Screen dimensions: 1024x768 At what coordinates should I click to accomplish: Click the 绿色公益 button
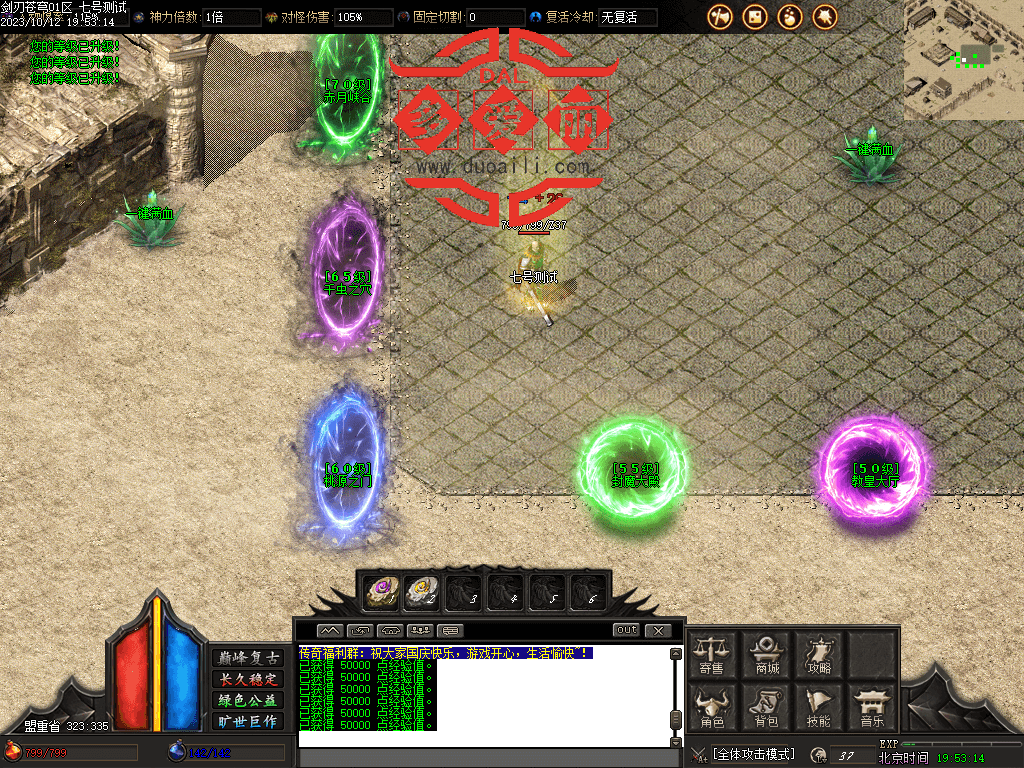[x=249, y=700]
